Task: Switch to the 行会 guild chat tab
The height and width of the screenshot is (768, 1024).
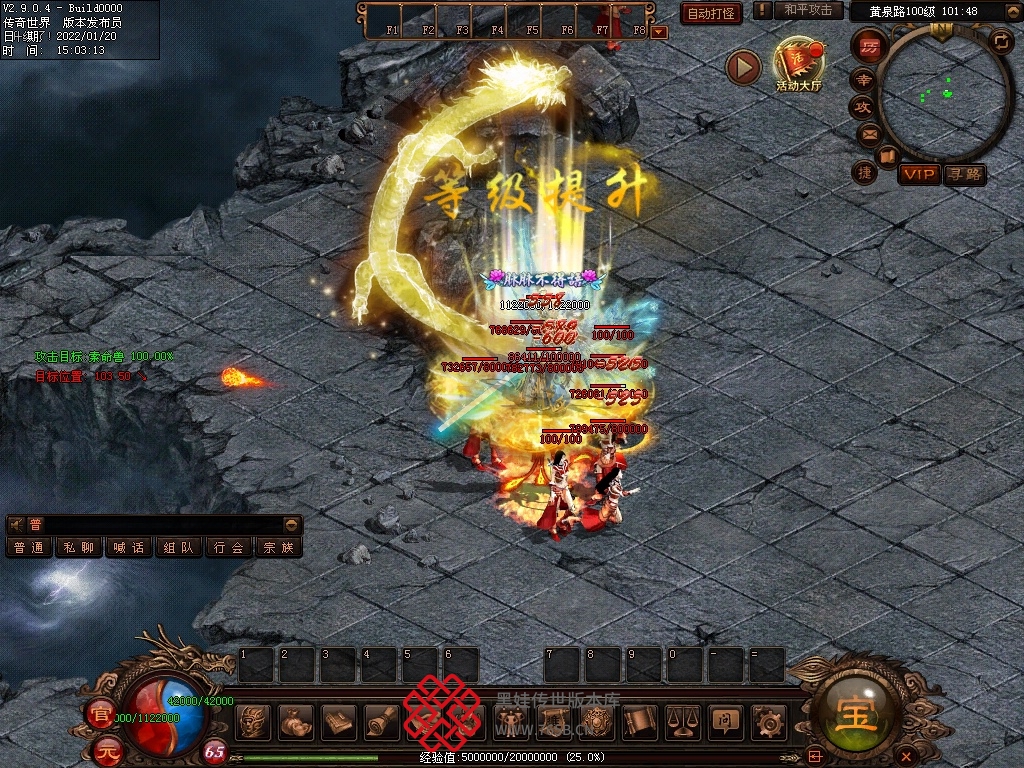Action: pos(229,547)
